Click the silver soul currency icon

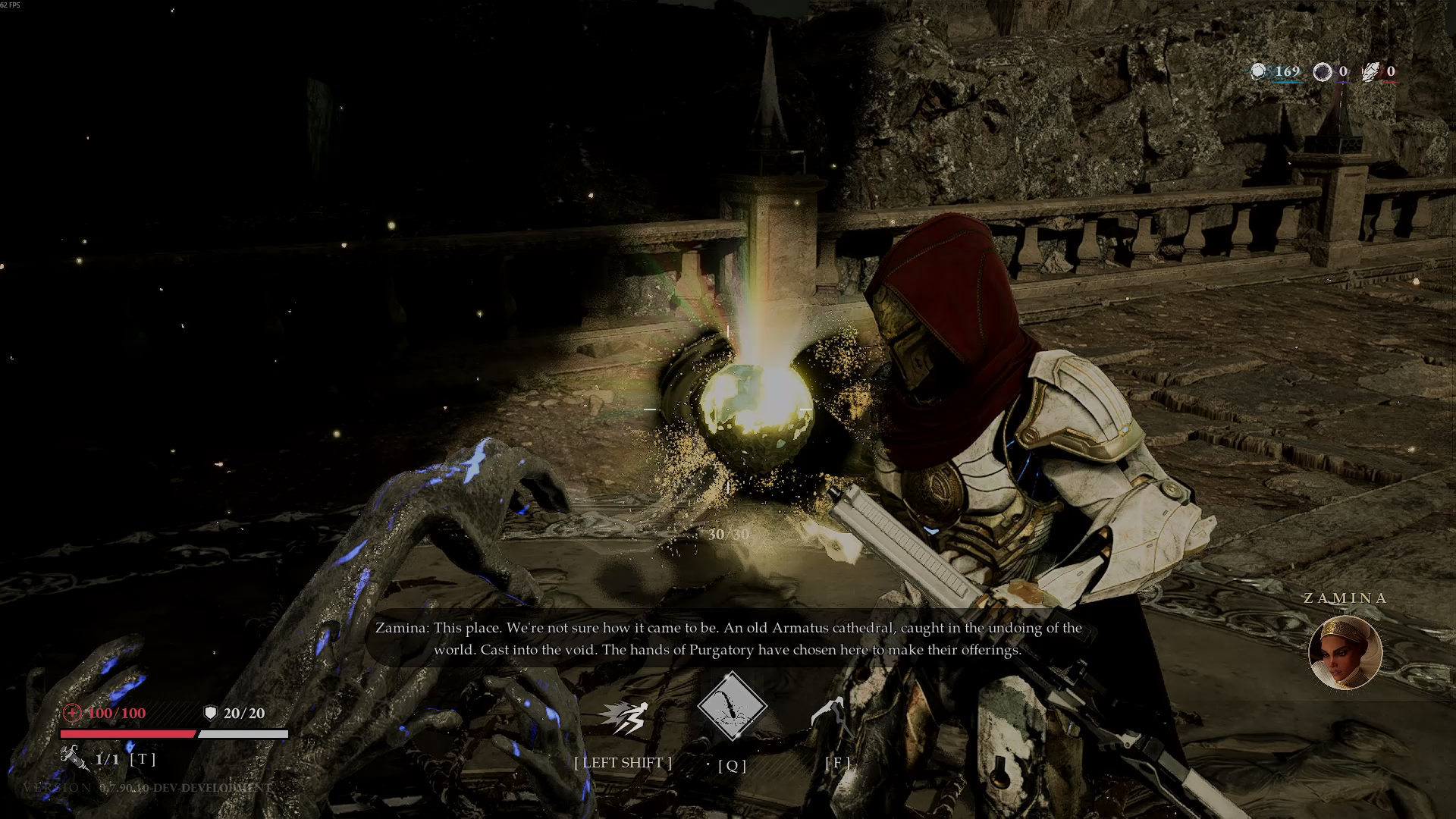(x=1259, y=72)
